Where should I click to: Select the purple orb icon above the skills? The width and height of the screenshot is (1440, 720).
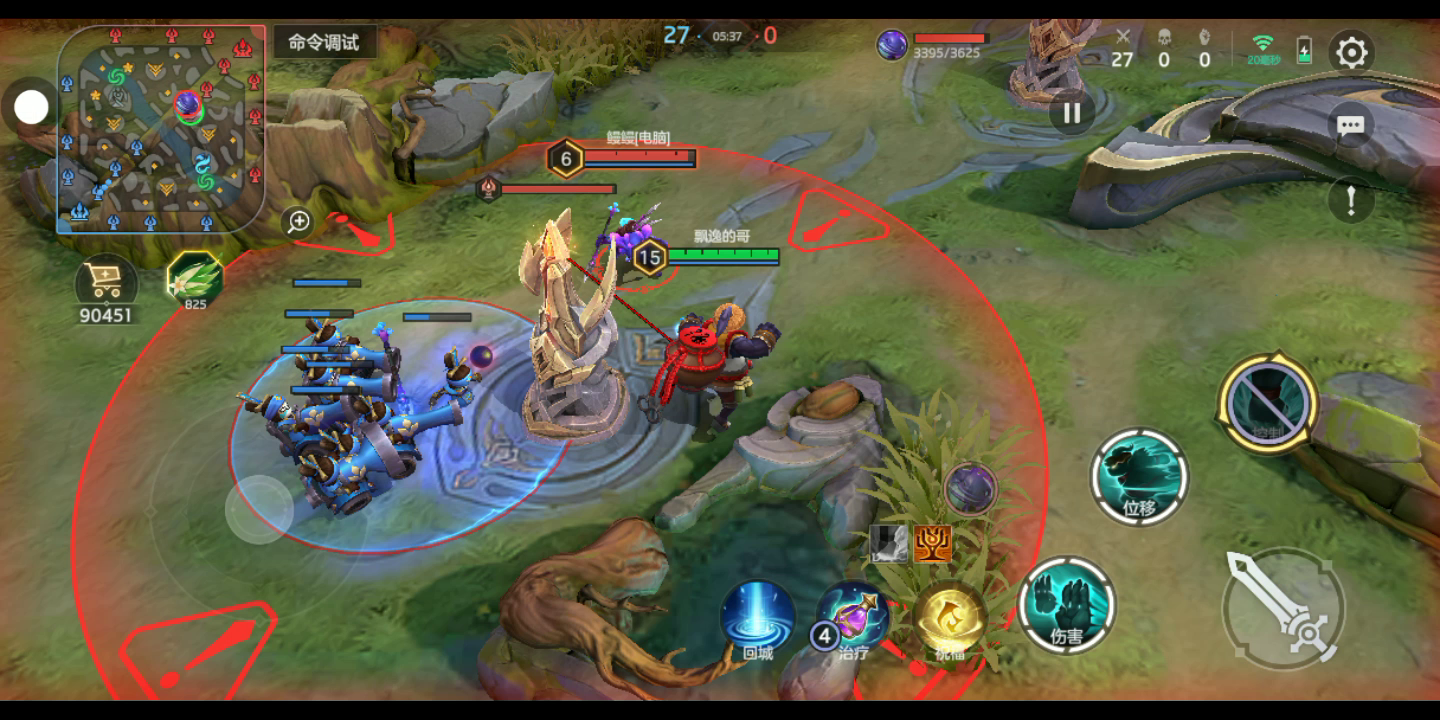969,489
